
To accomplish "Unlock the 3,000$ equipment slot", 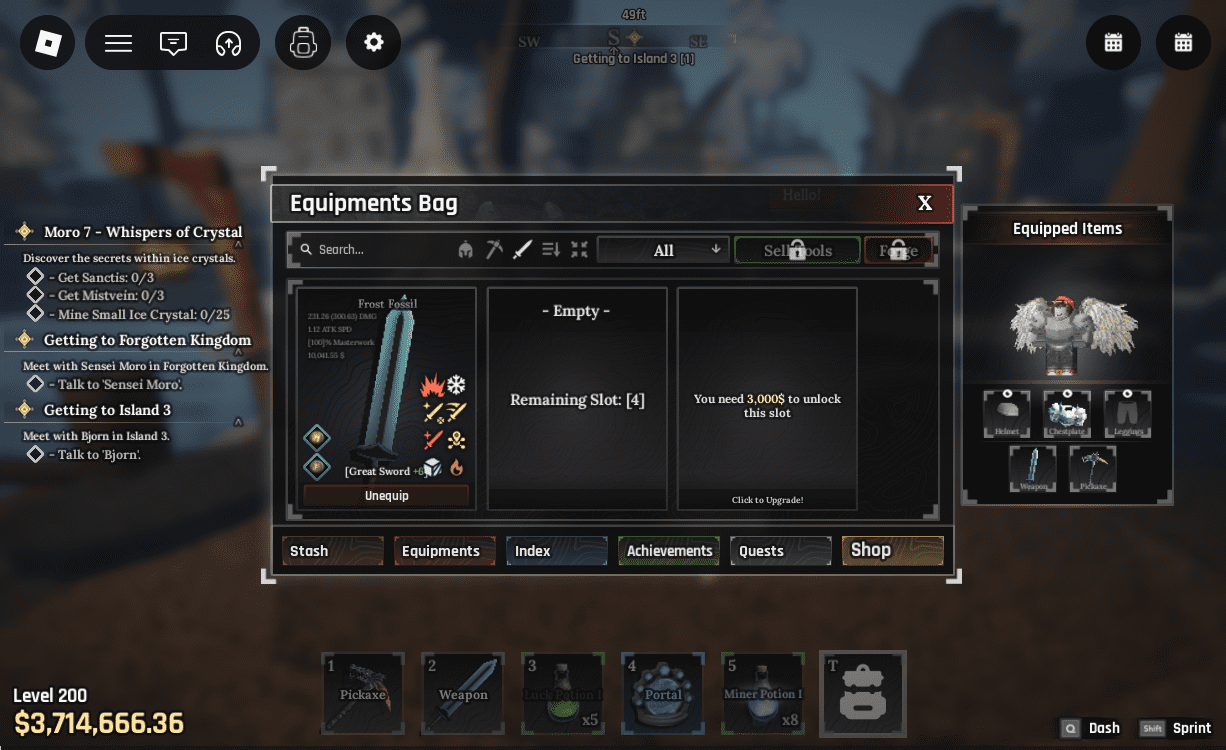I will [767, 400].
